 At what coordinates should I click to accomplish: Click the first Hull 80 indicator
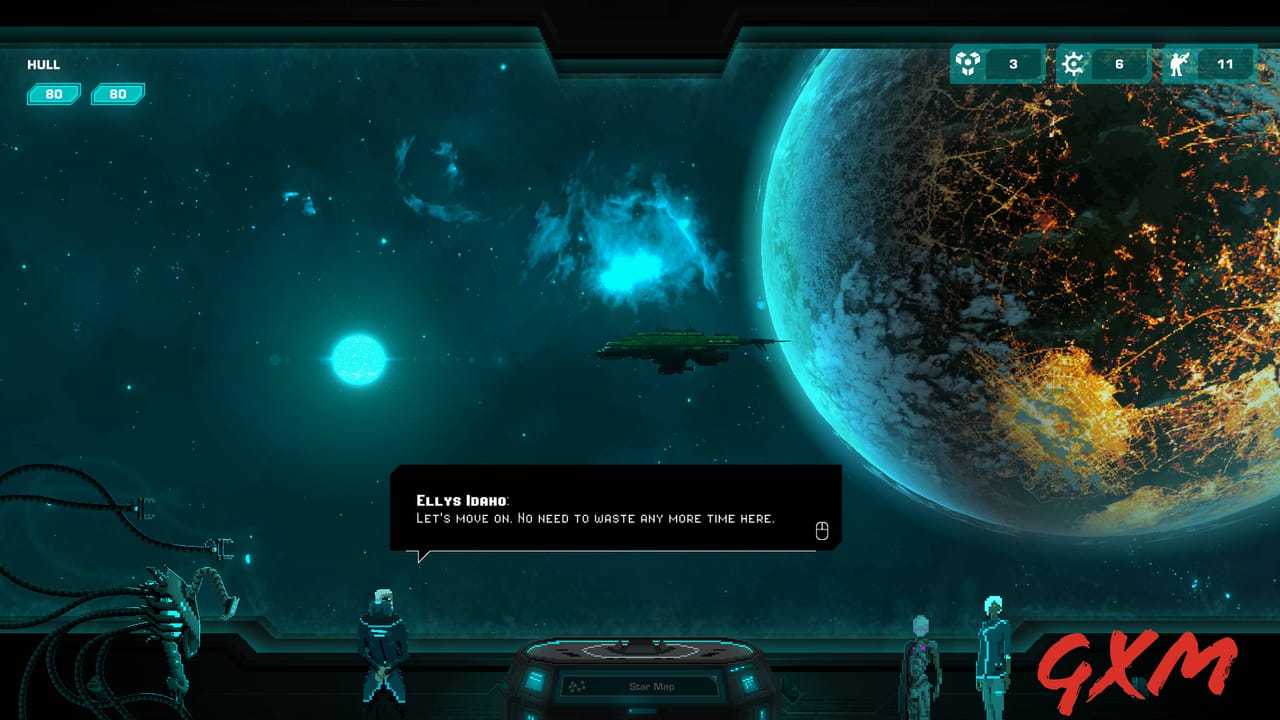pyautogui.click(x=55, y=94)
